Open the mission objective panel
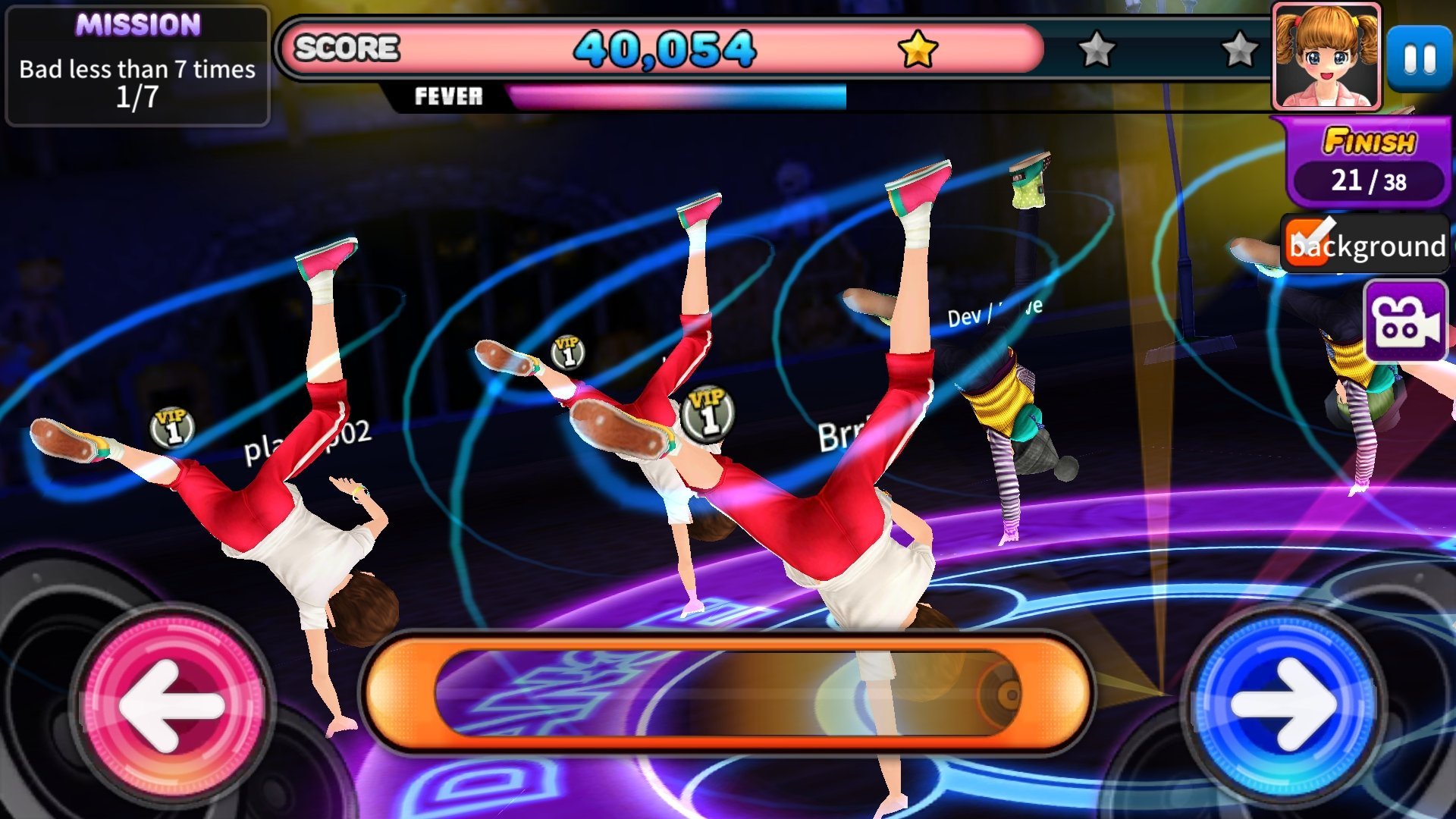 (137, 66)
